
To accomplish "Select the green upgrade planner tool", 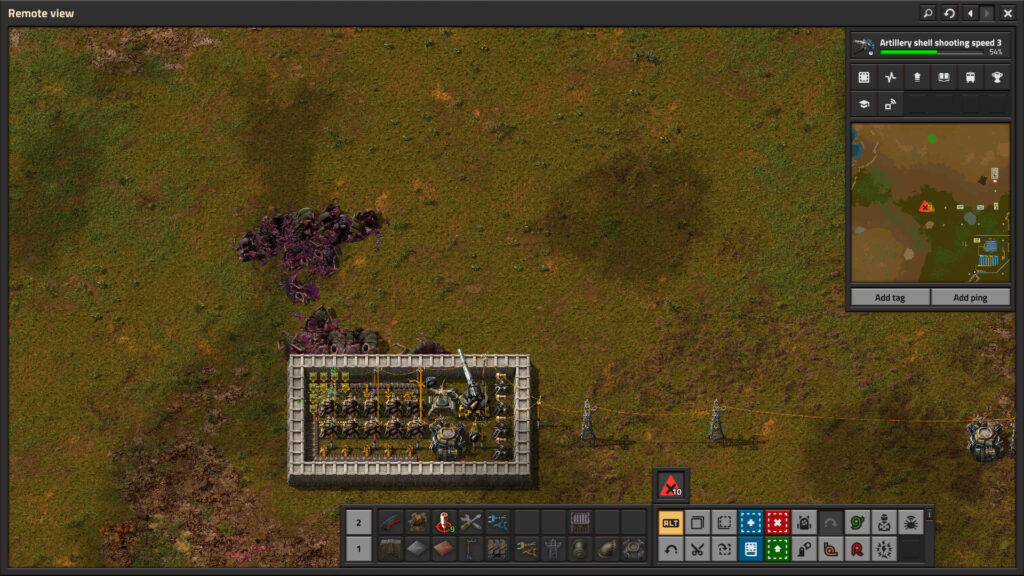I will [778, 548].
